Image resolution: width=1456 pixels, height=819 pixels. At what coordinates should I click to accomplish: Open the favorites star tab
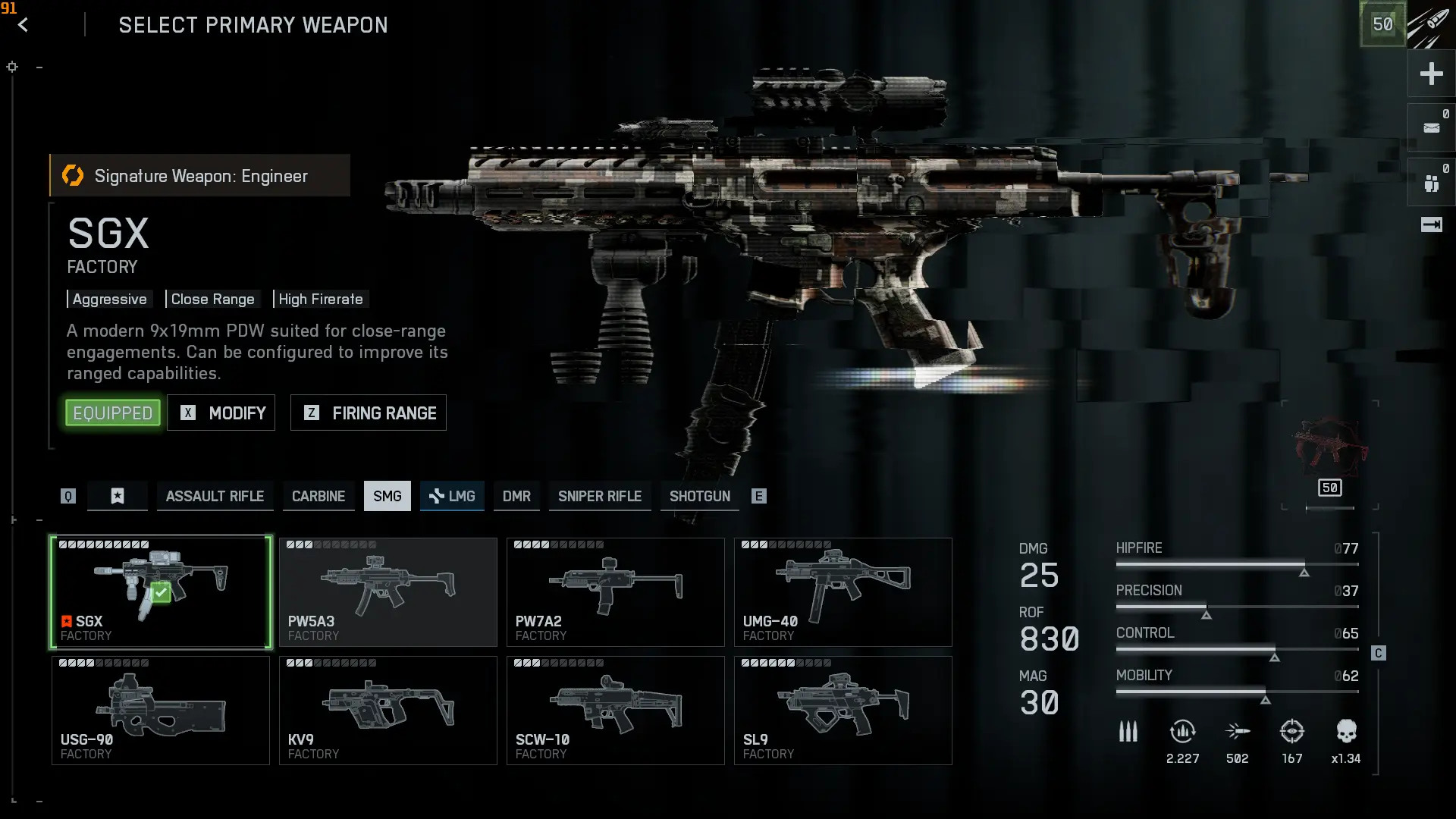[118, 496]
